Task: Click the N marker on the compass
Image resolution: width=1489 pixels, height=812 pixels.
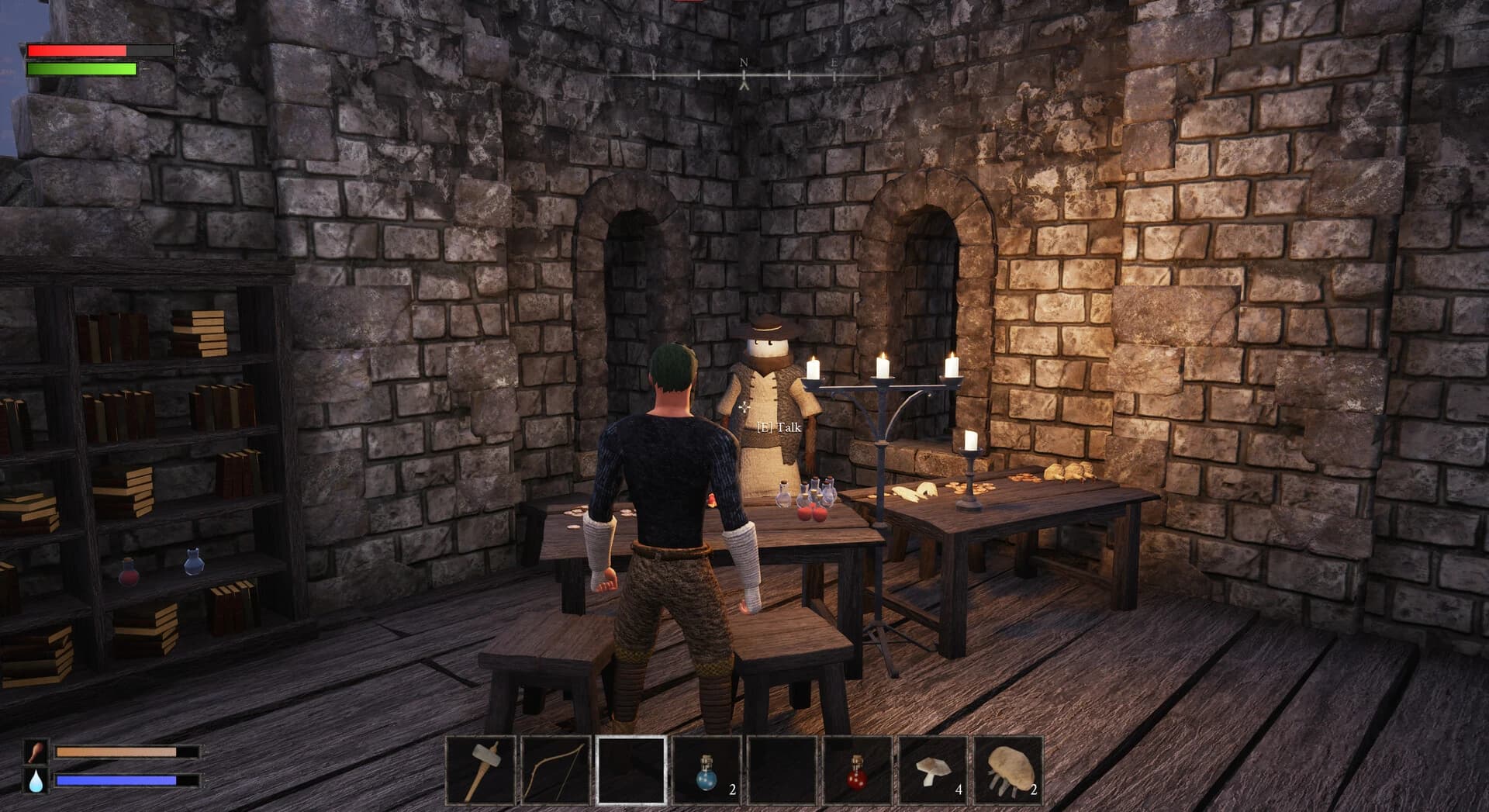Action: pos(743,62)
